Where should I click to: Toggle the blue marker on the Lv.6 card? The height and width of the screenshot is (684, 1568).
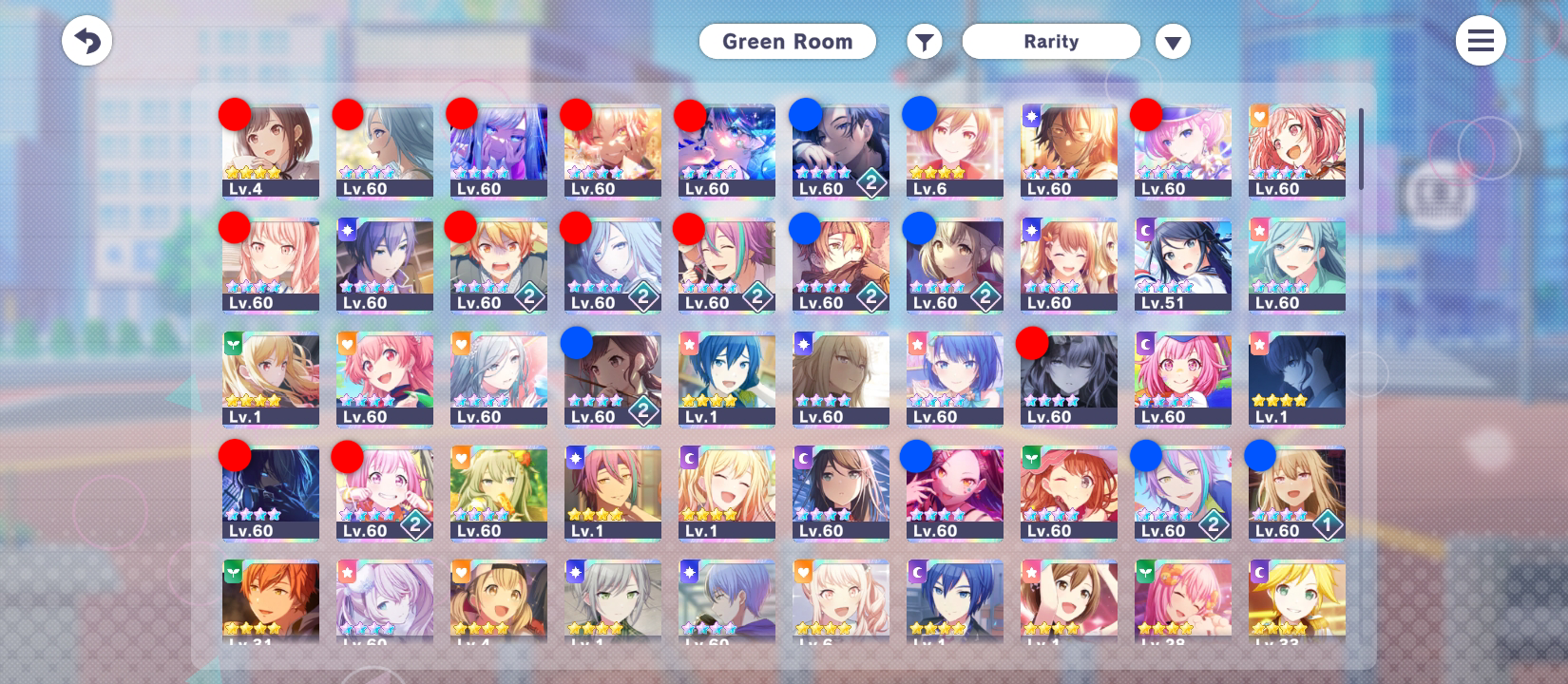(918, 113)
